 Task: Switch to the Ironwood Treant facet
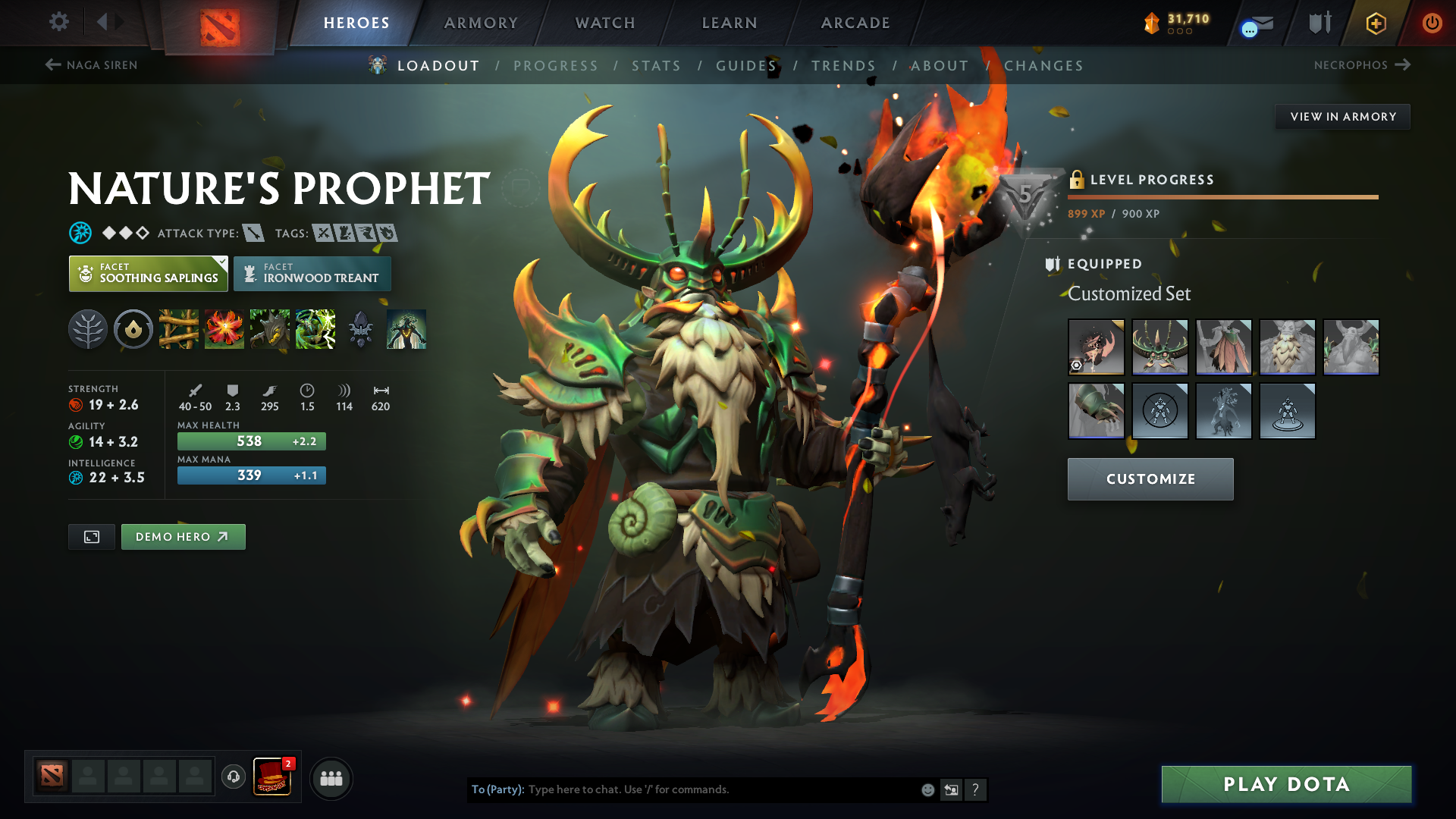point(312,274)
